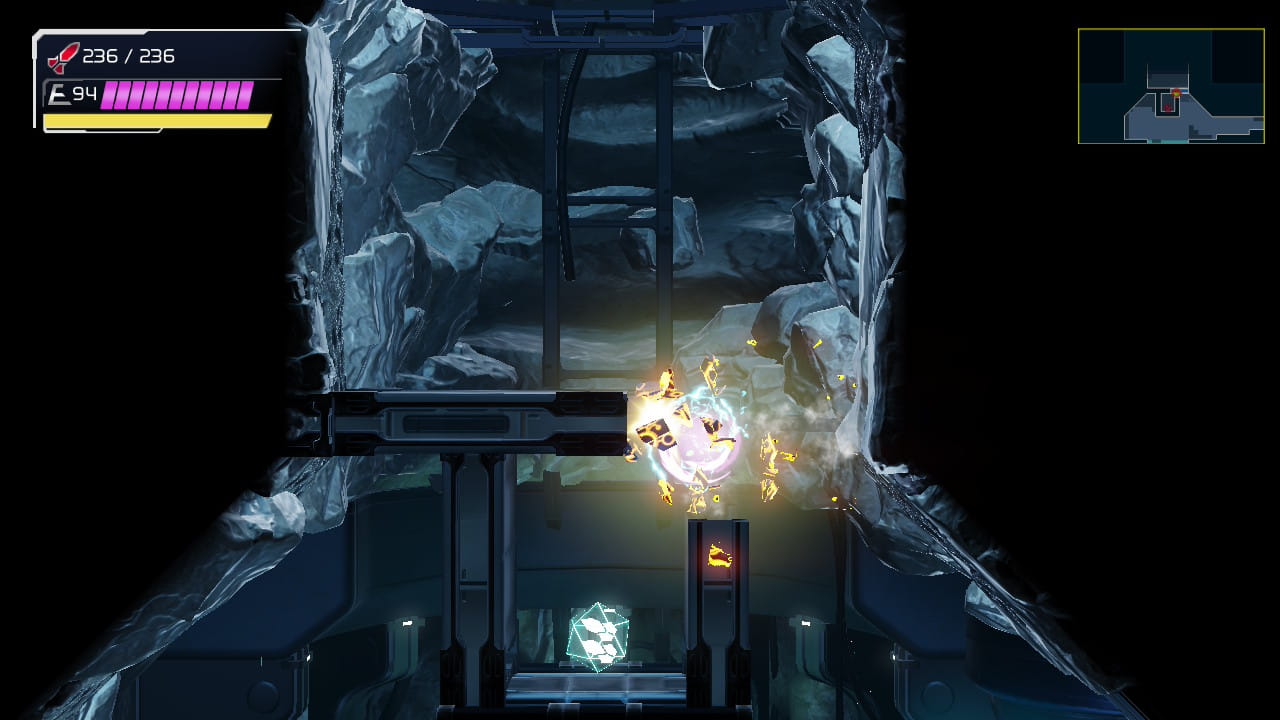Click the orange player position marker on minimap
This screenshot has width=1280, height=720.
click(x=1177, y=92)
